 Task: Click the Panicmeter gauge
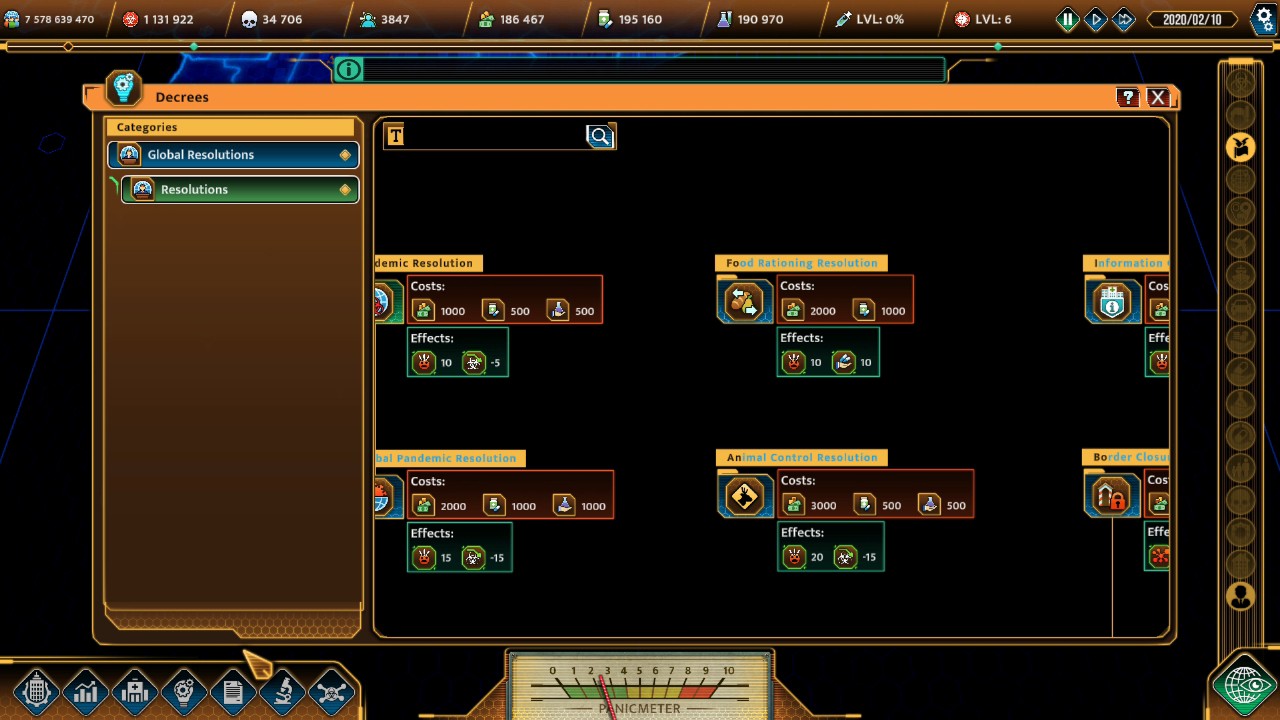point(639,690)
